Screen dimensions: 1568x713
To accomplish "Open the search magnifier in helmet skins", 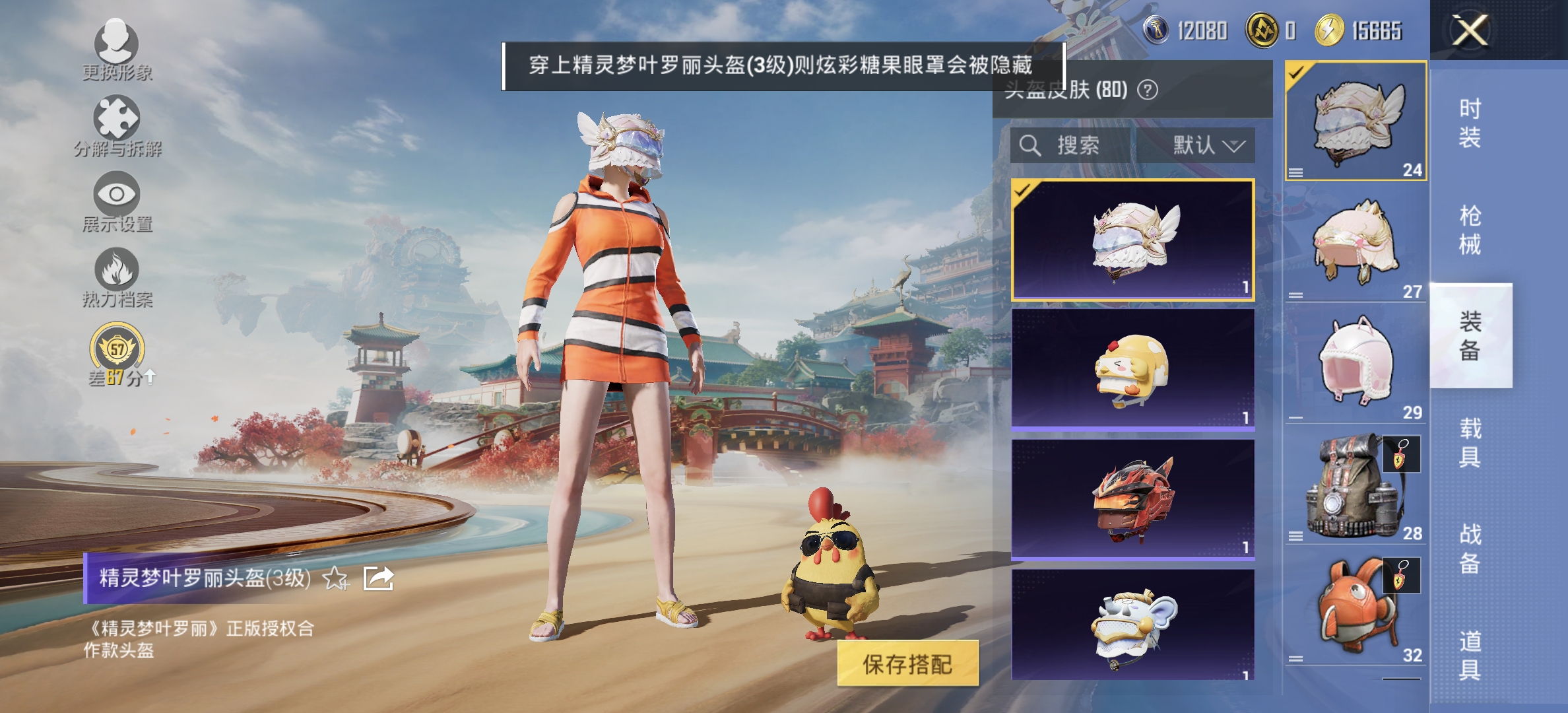I will tap(1029, 146).
